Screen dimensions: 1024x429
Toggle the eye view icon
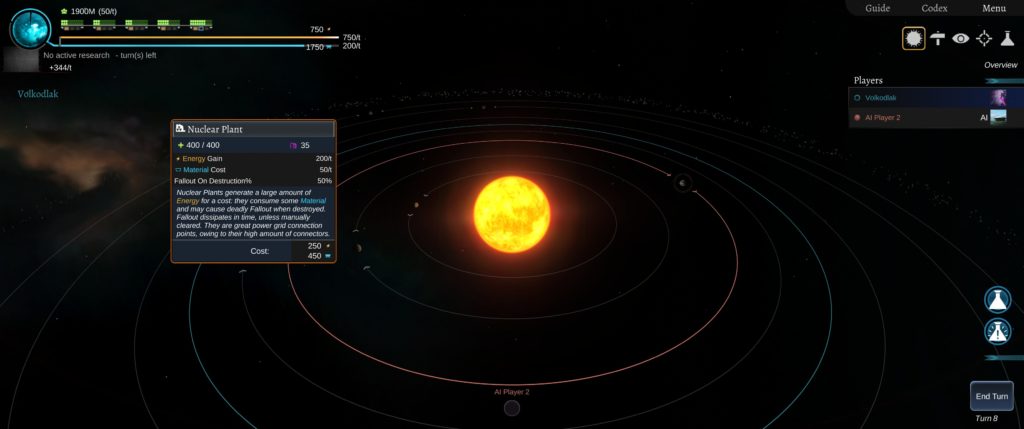[961, 38]
